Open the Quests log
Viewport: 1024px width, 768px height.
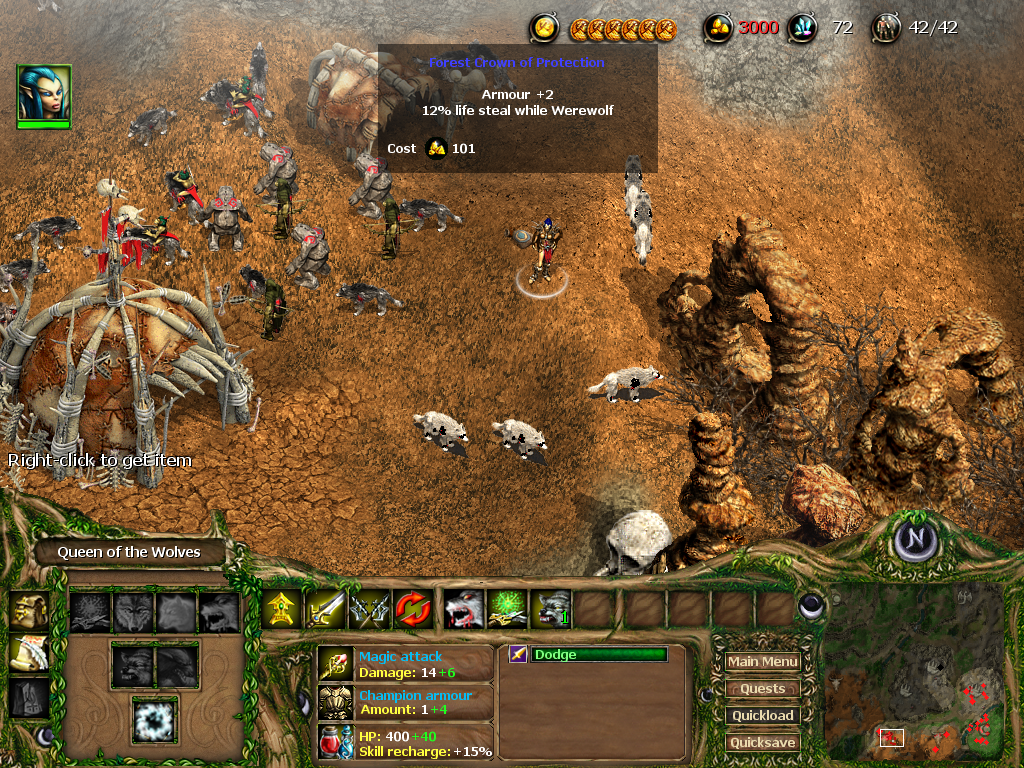pos(762,688)
